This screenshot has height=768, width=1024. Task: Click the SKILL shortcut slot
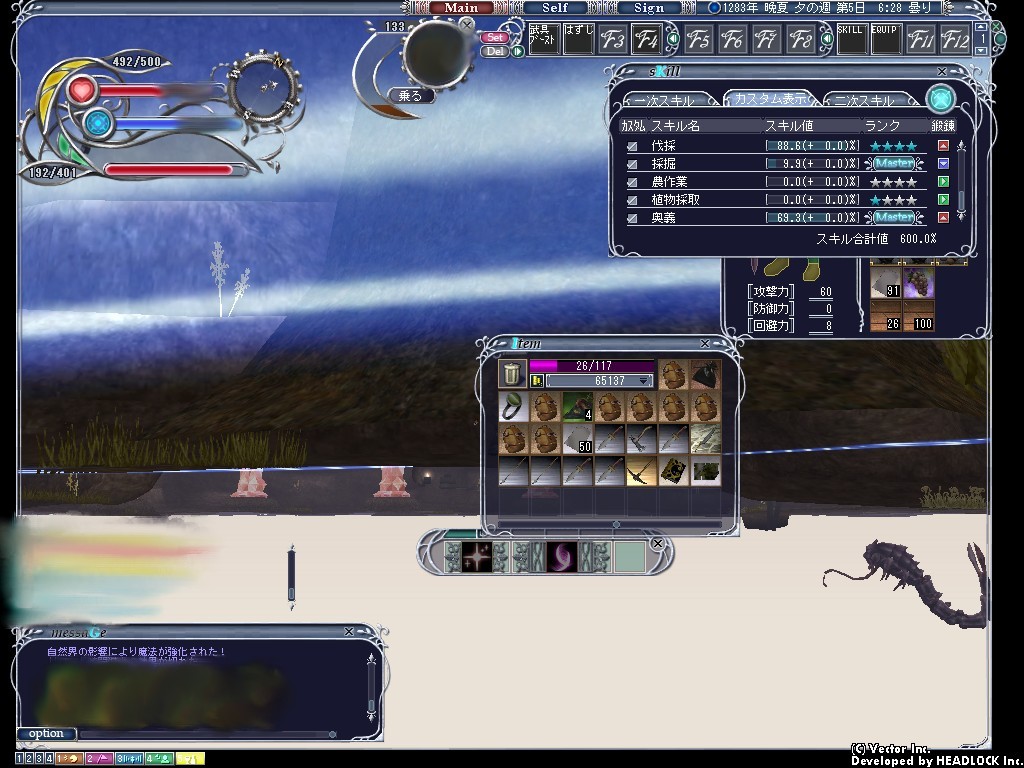coord(850,40)
